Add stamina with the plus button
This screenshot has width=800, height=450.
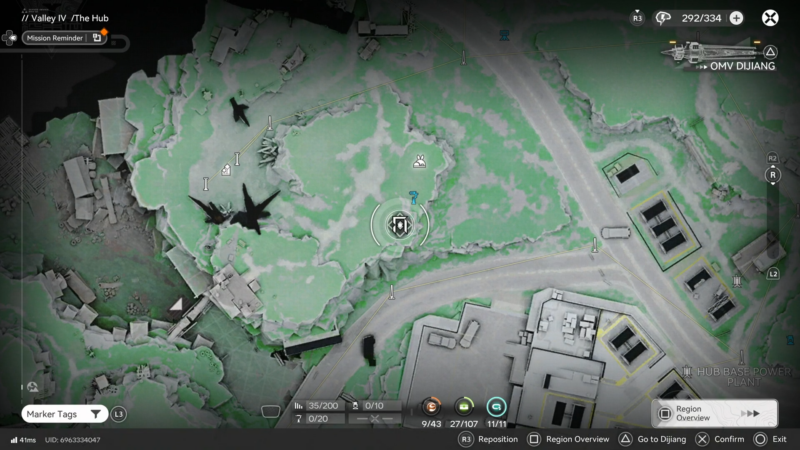(x=736, y=18)
